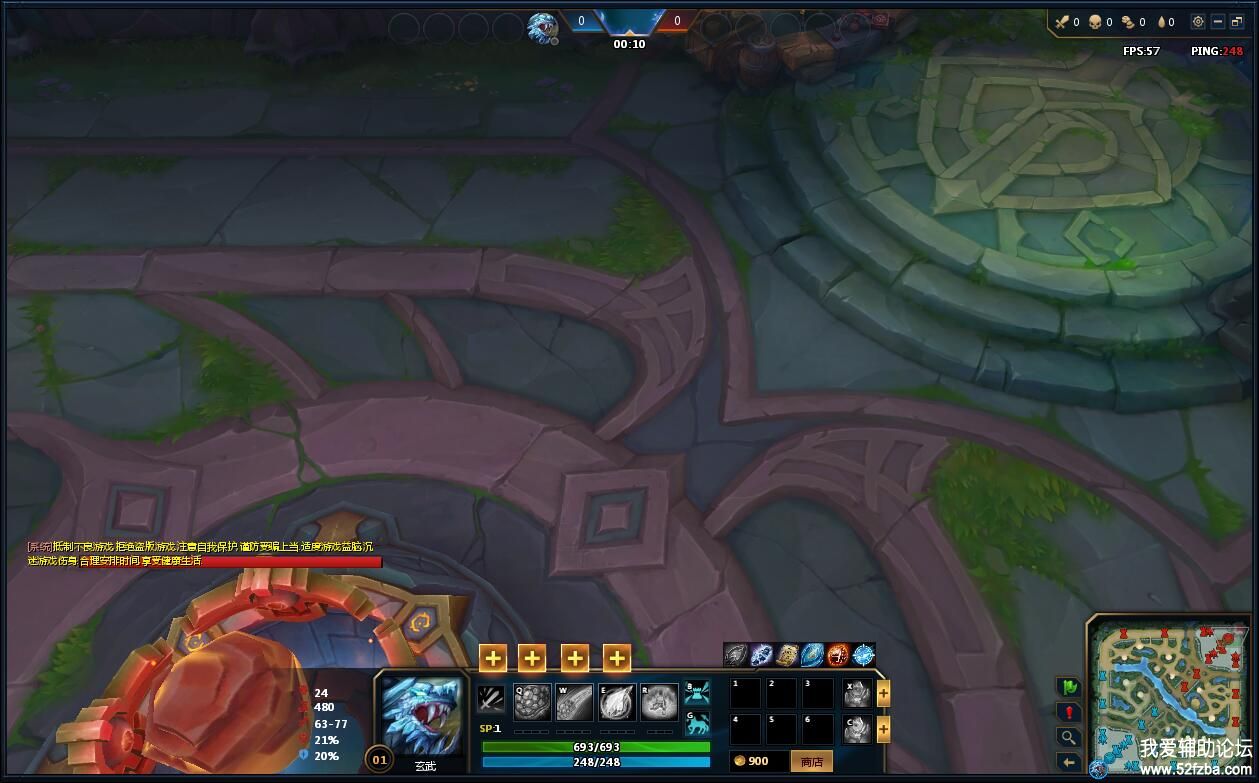
Task: Activate the red exclamation alert ping
Action: [x=1069, y=712]
